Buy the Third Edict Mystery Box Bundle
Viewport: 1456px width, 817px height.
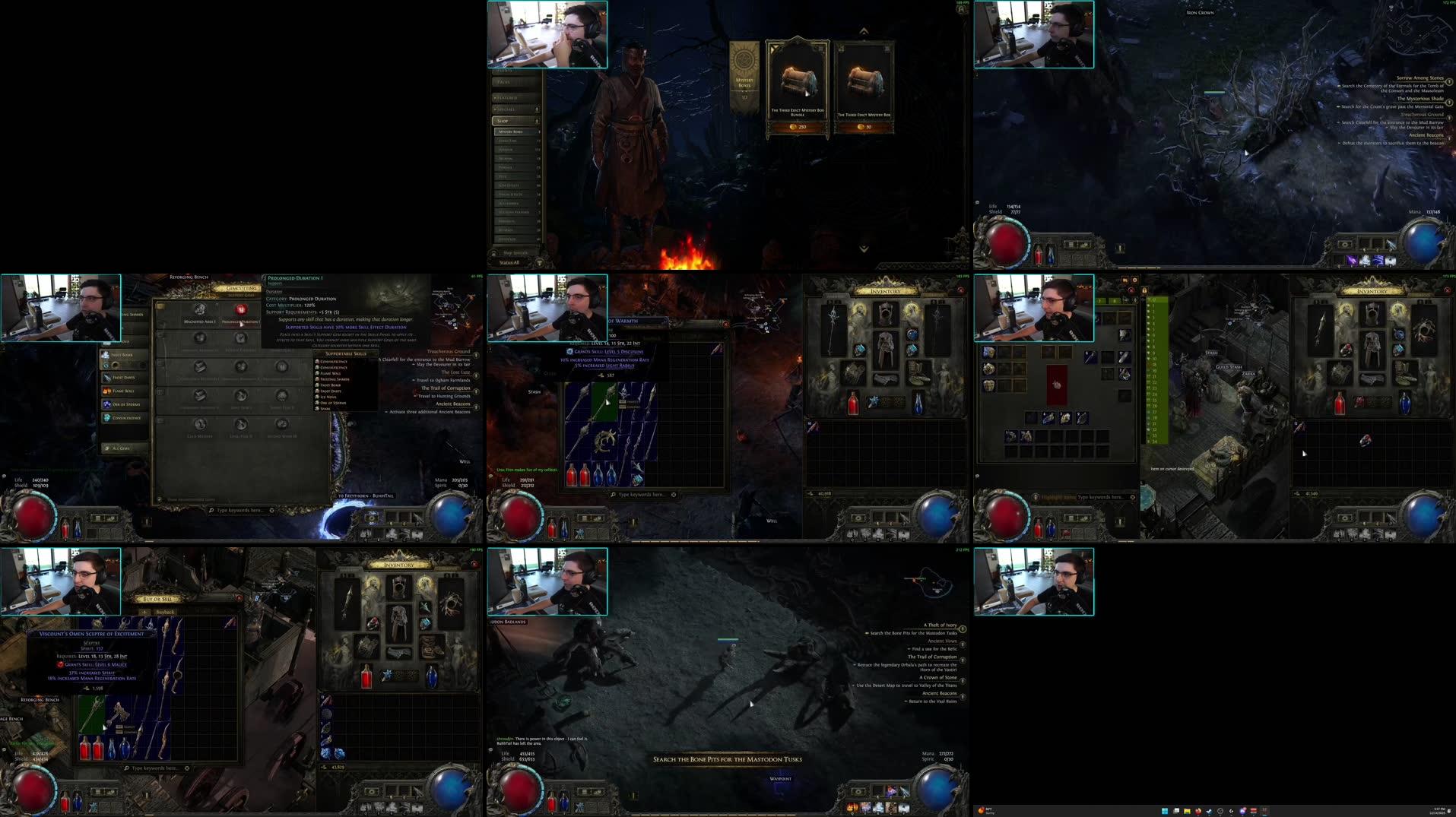point(797,126)
